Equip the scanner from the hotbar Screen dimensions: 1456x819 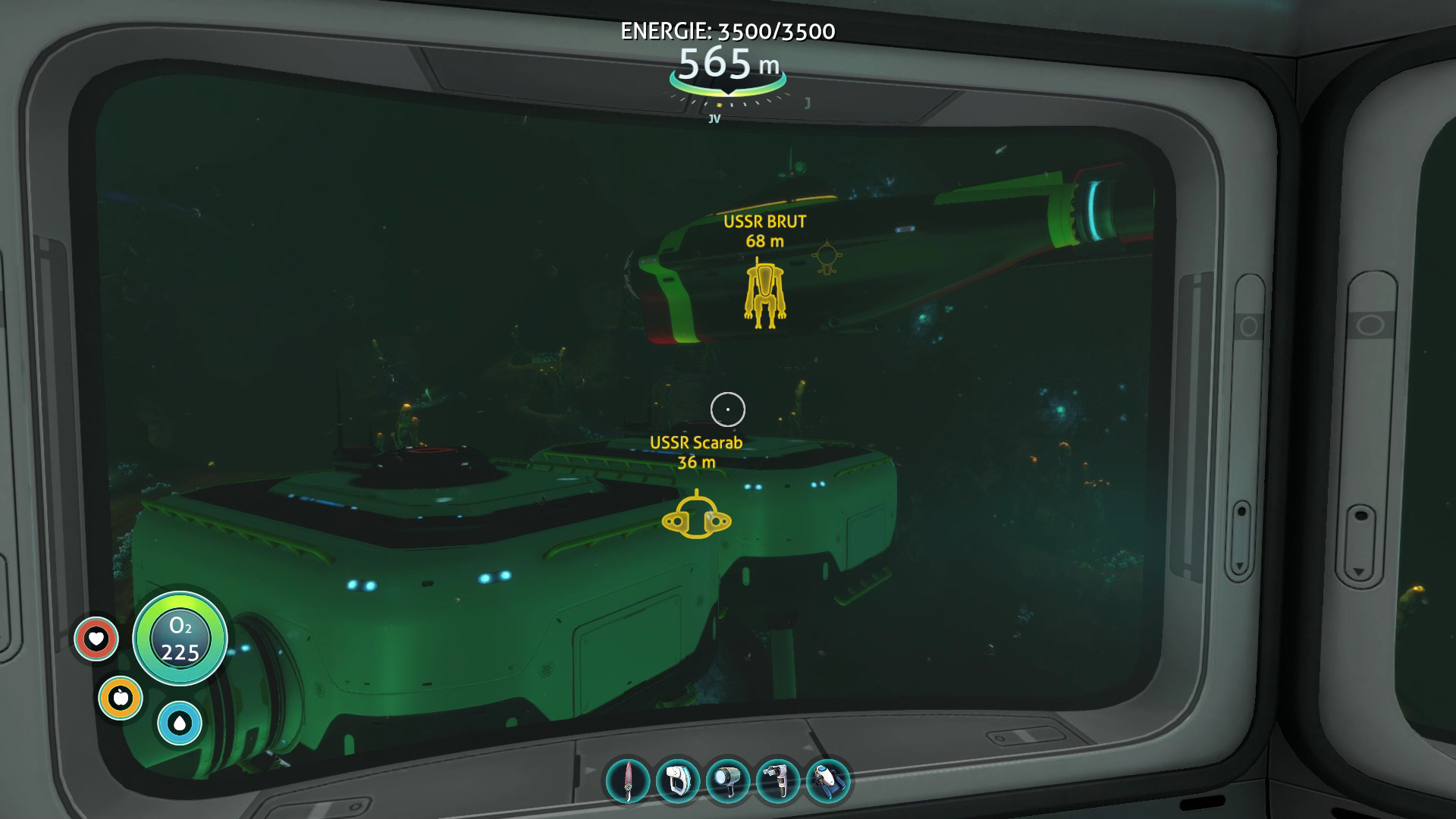[678, 781]
